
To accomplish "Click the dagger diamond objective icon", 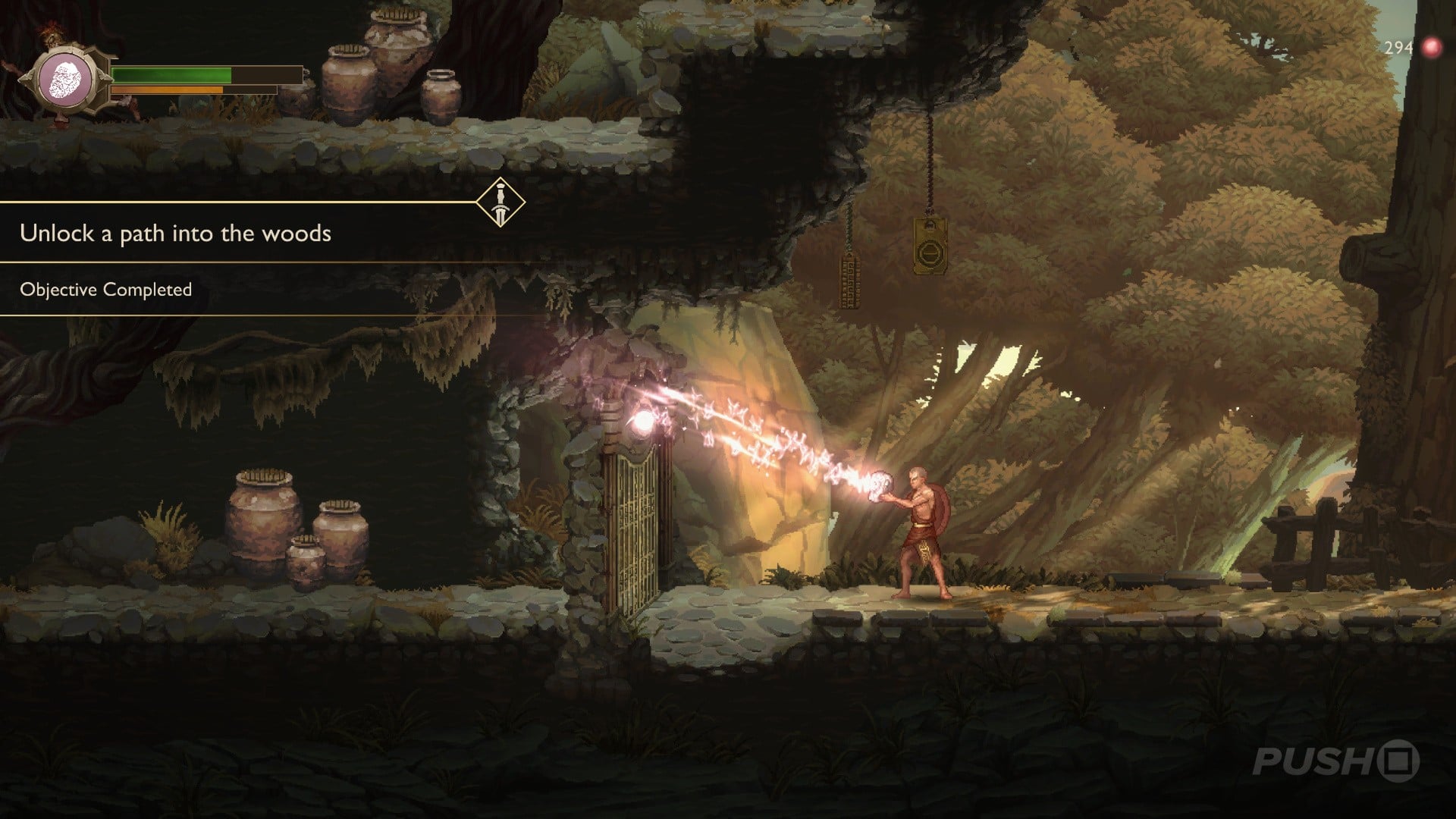I will point(500,202).
